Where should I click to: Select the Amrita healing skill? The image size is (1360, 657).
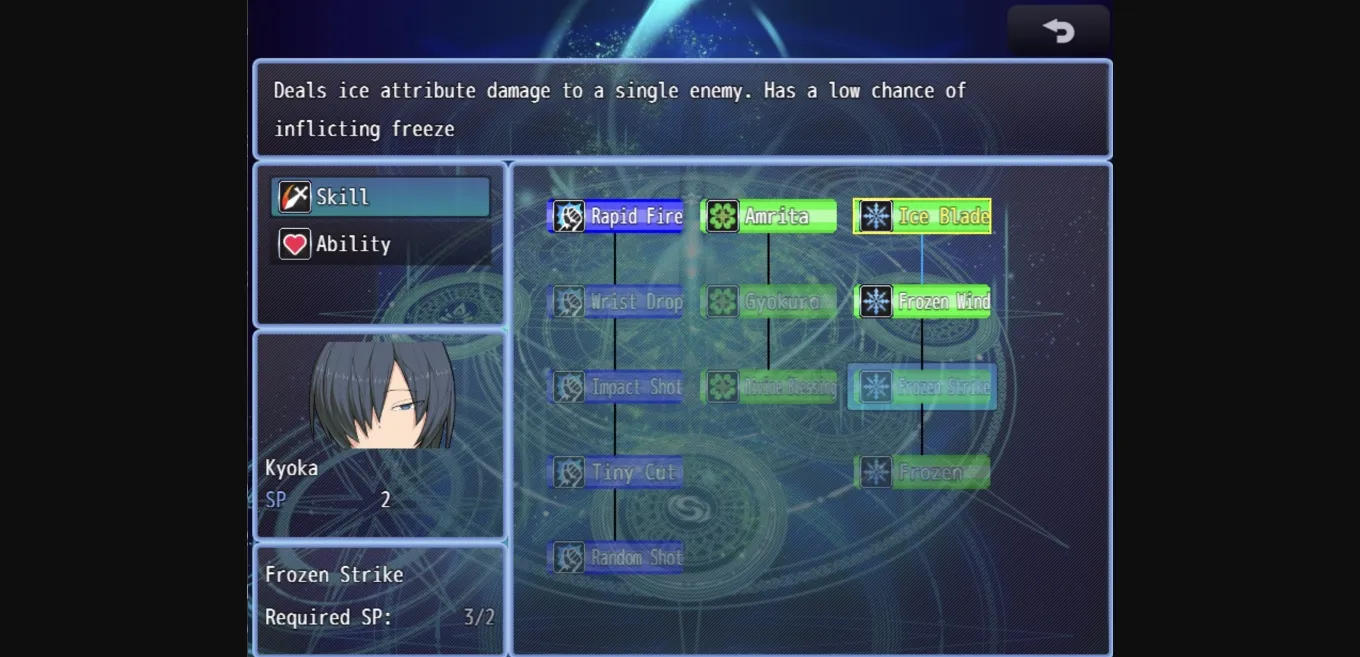click(769, 216)
